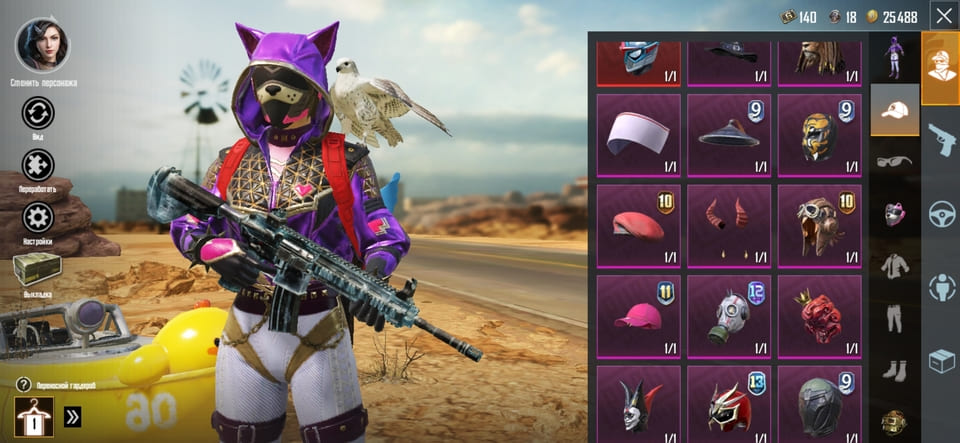960x443 pixels.
Task: Pick the leather pilot helmet with goggles
Action: (x=819, y=225)
